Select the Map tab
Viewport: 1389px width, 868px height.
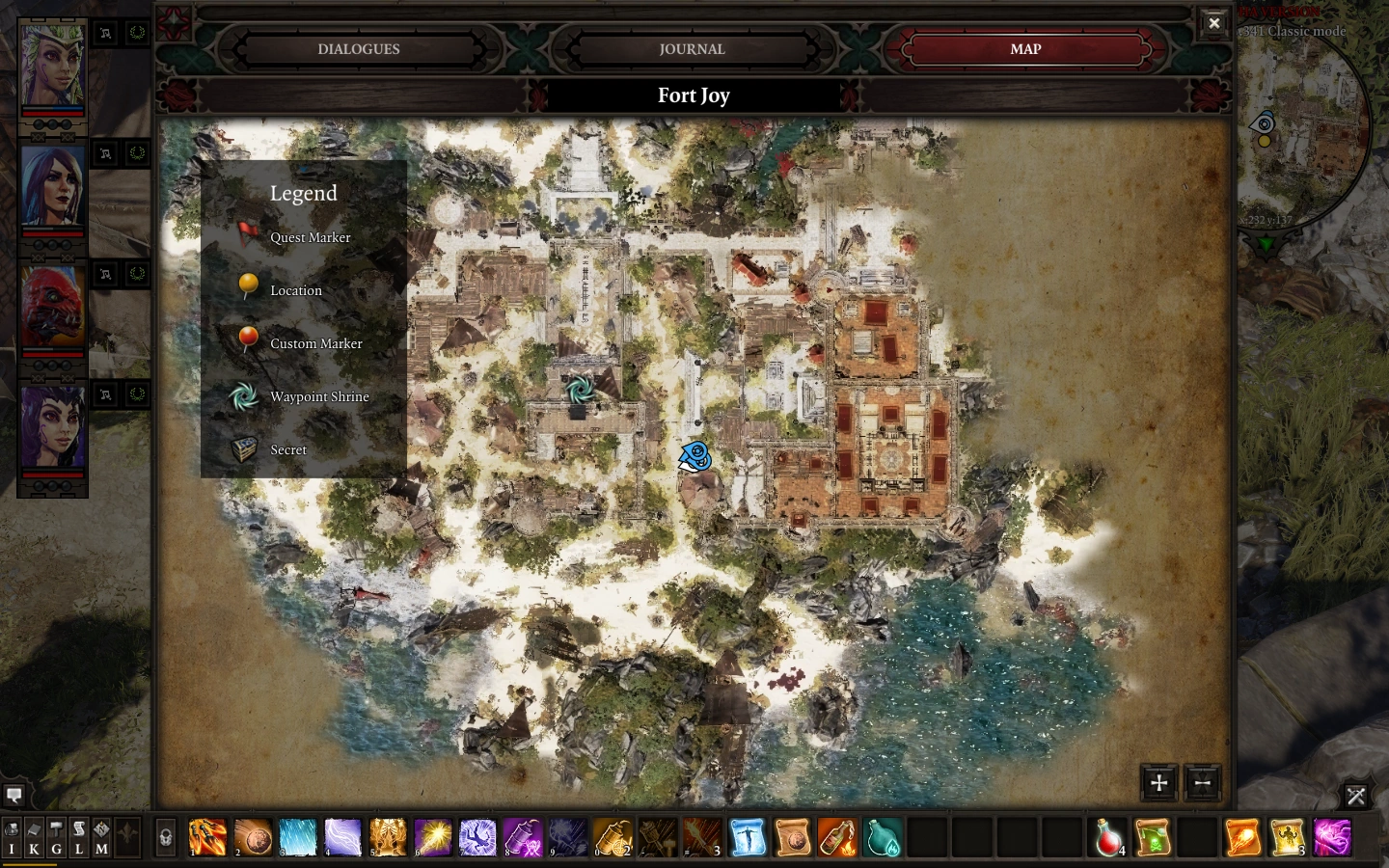point(1024,49)
